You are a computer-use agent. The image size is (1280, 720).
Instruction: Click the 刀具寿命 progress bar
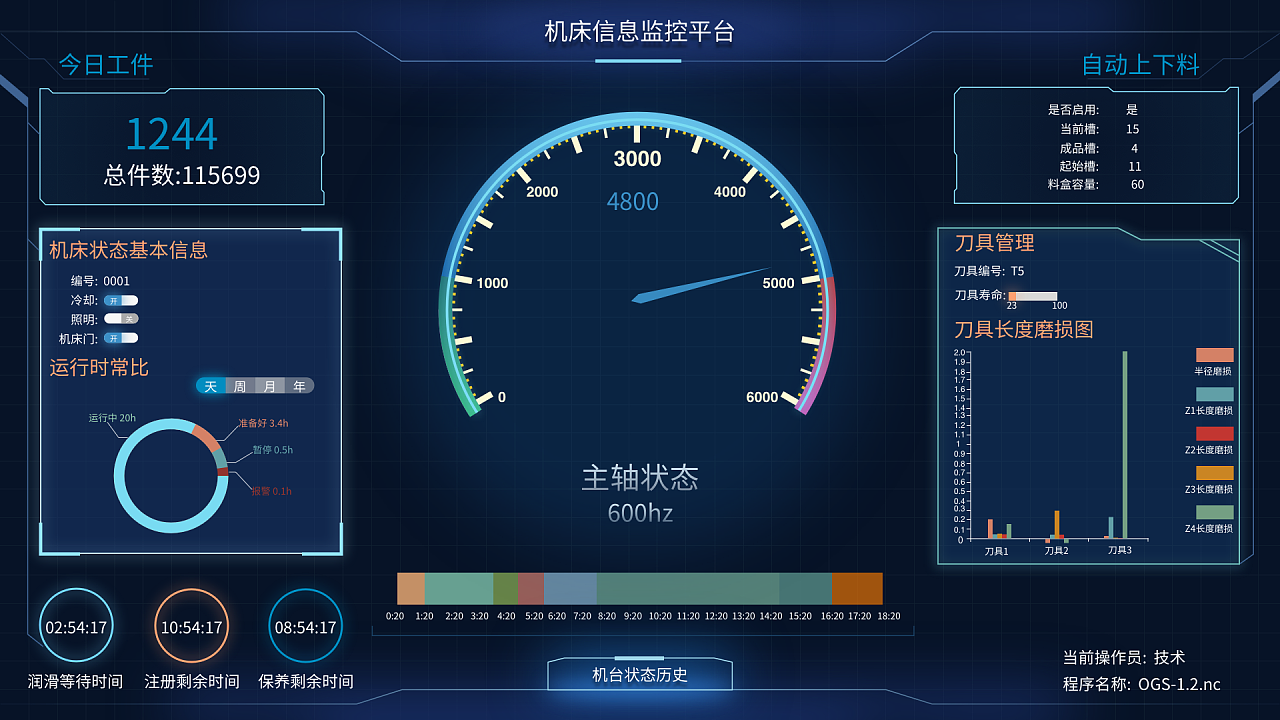coord(1032,295)
